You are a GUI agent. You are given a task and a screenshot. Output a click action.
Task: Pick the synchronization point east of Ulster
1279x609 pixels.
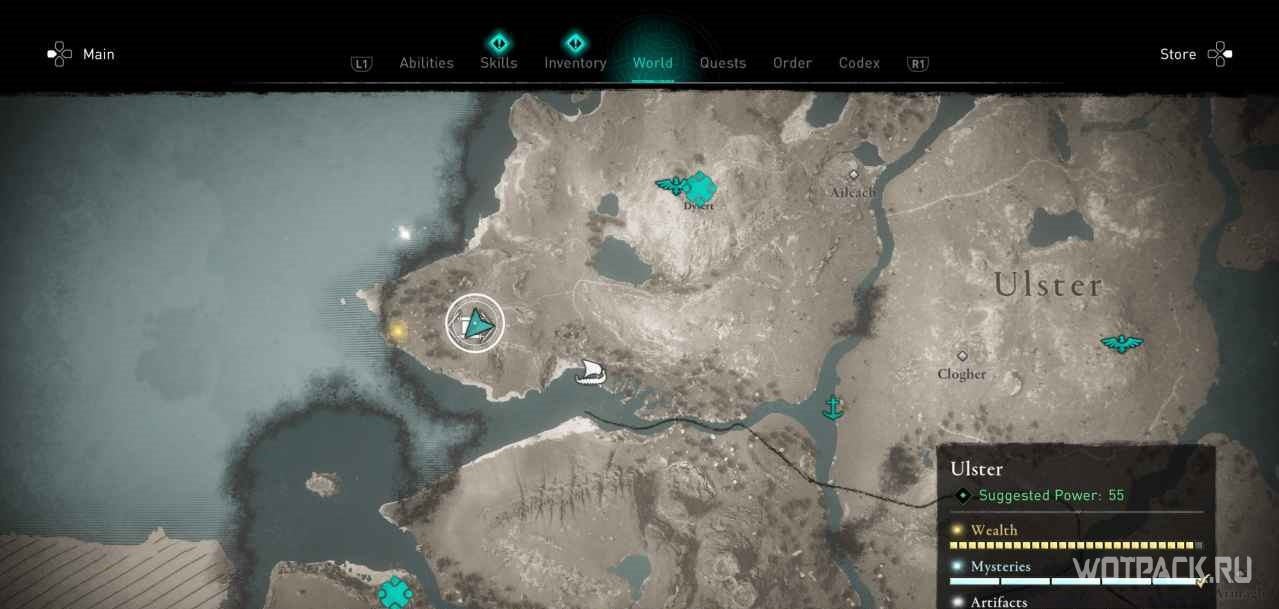click(1122, 343)
